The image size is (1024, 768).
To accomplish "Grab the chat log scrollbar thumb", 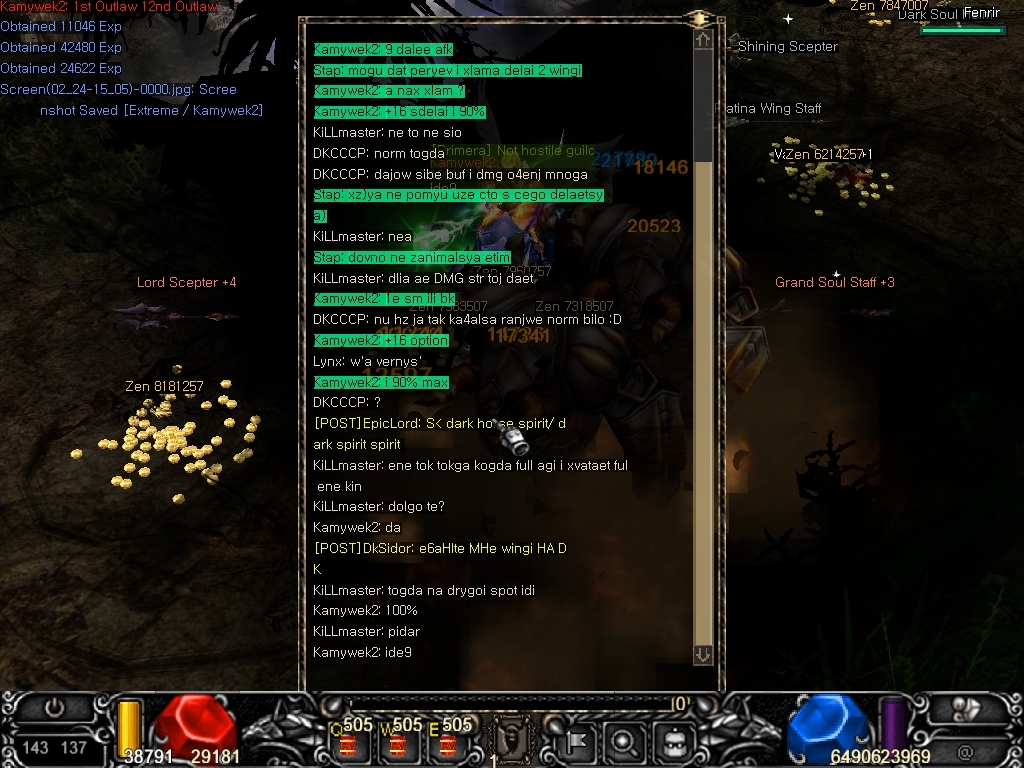I will 703,105.
